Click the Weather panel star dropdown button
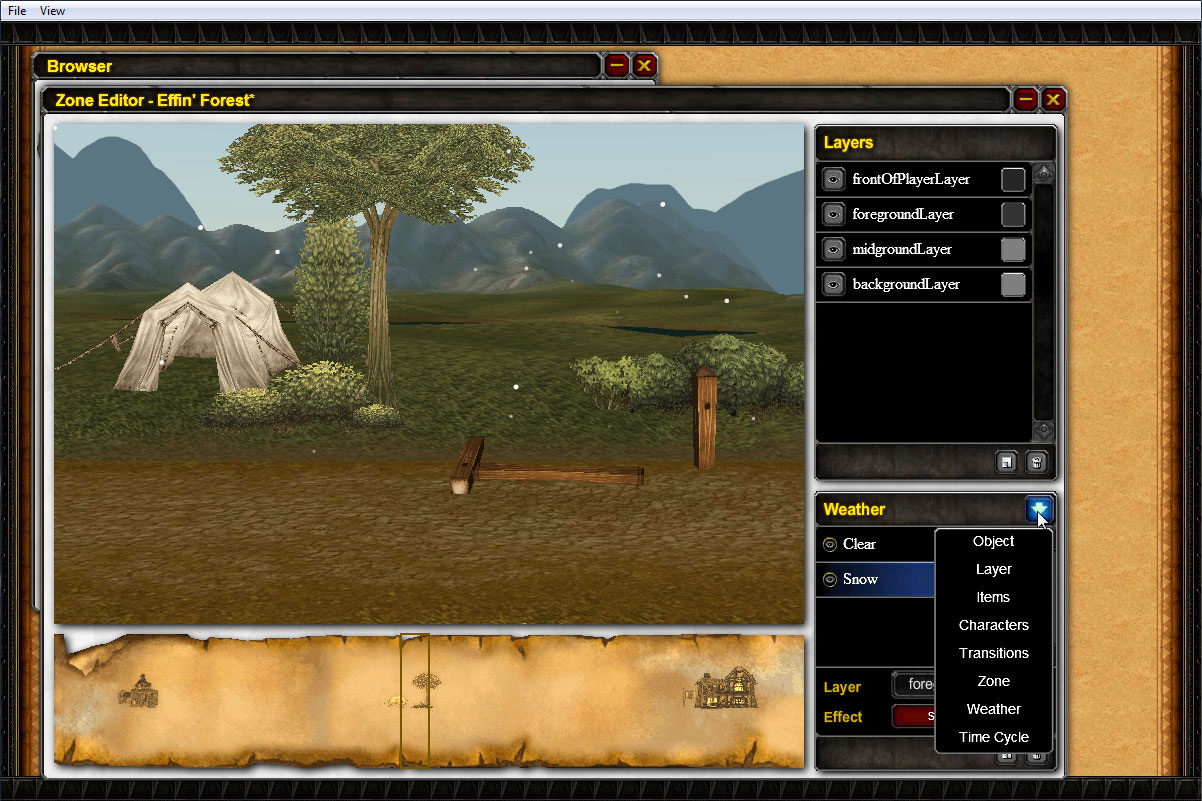The image size is (1202, 801). [x=1039, y=510]
